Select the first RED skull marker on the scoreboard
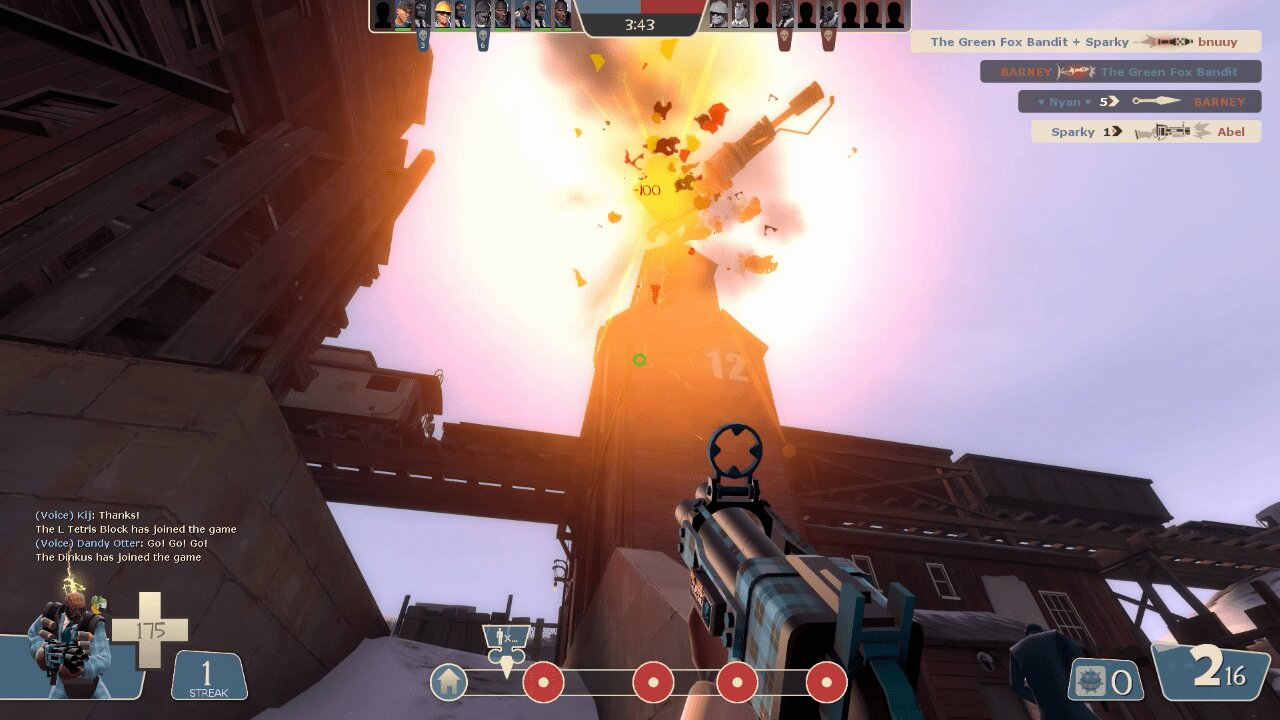The image size is (1280, 720). [x=783, y=38]
